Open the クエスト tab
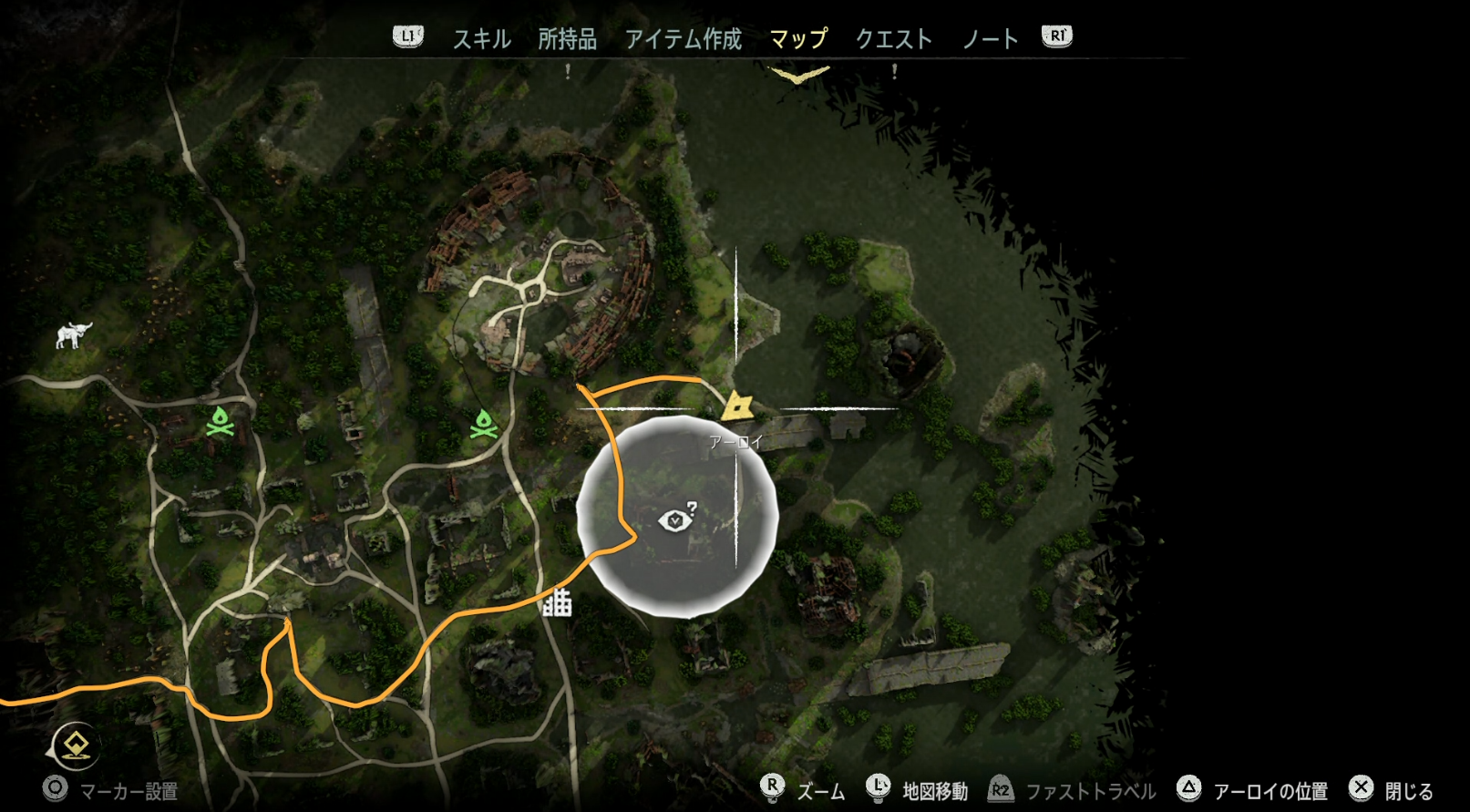 893,39
